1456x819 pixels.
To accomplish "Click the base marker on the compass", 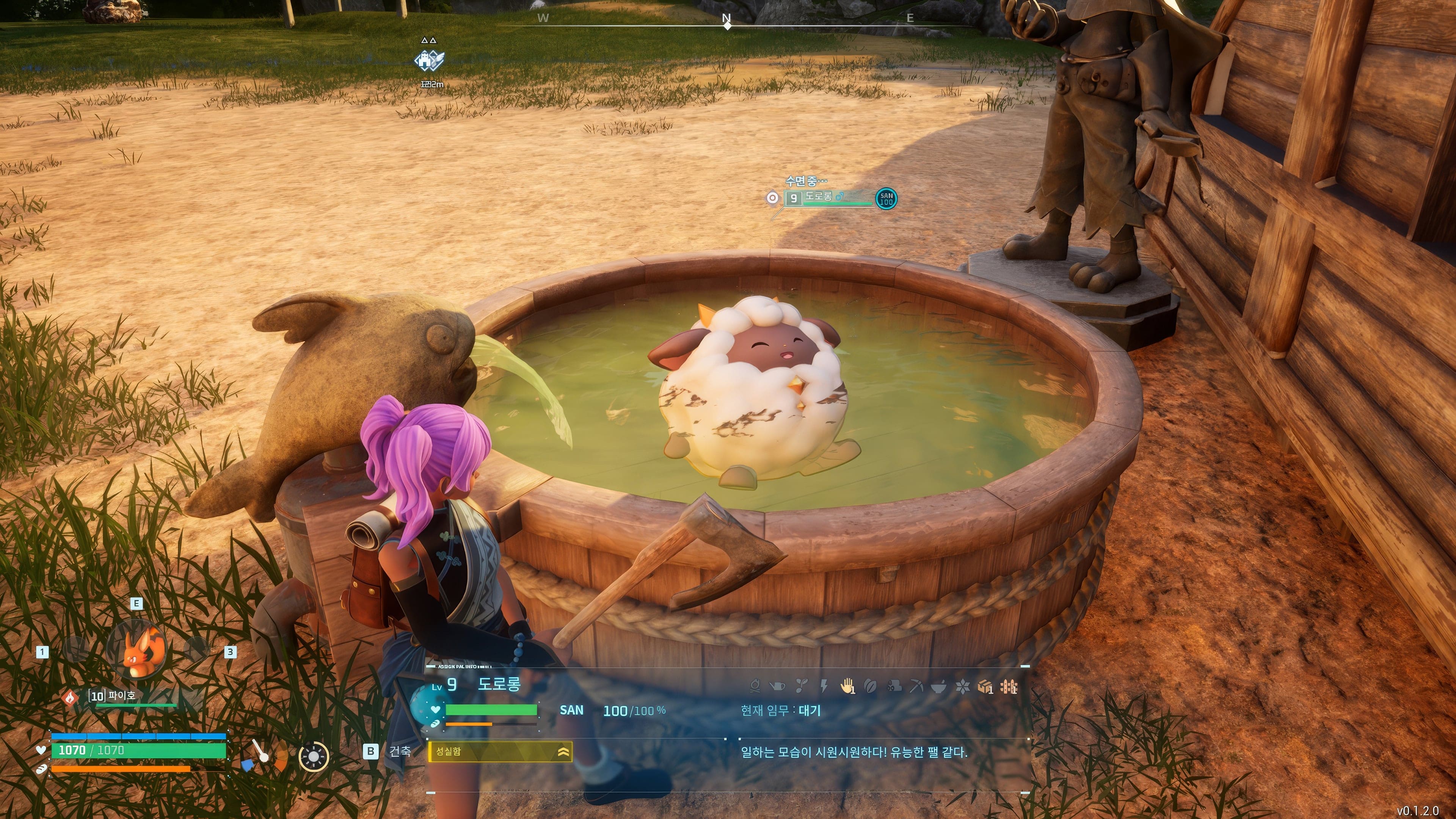I will (x=430, y=60).
